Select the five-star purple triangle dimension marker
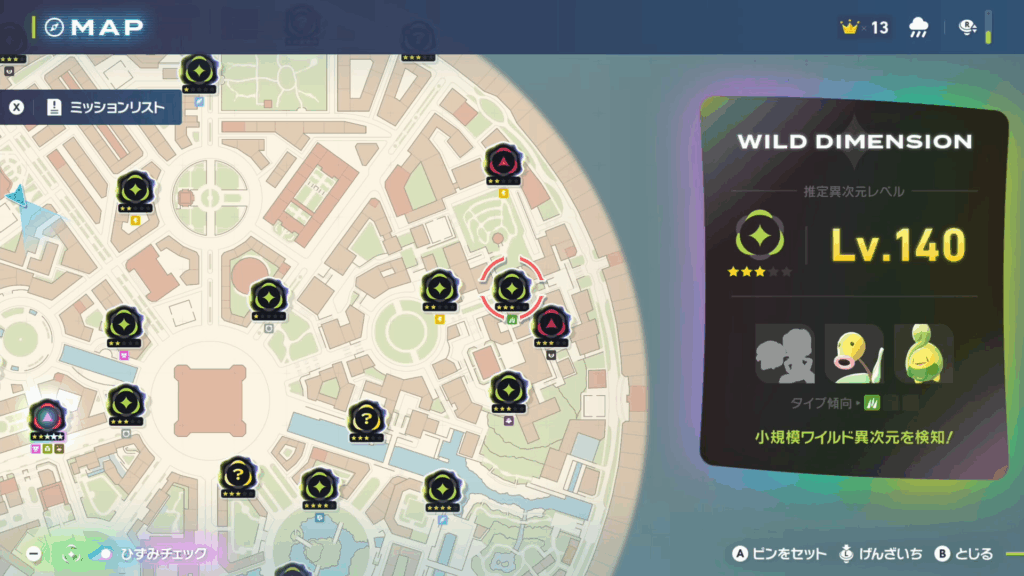 coord(47,417)
